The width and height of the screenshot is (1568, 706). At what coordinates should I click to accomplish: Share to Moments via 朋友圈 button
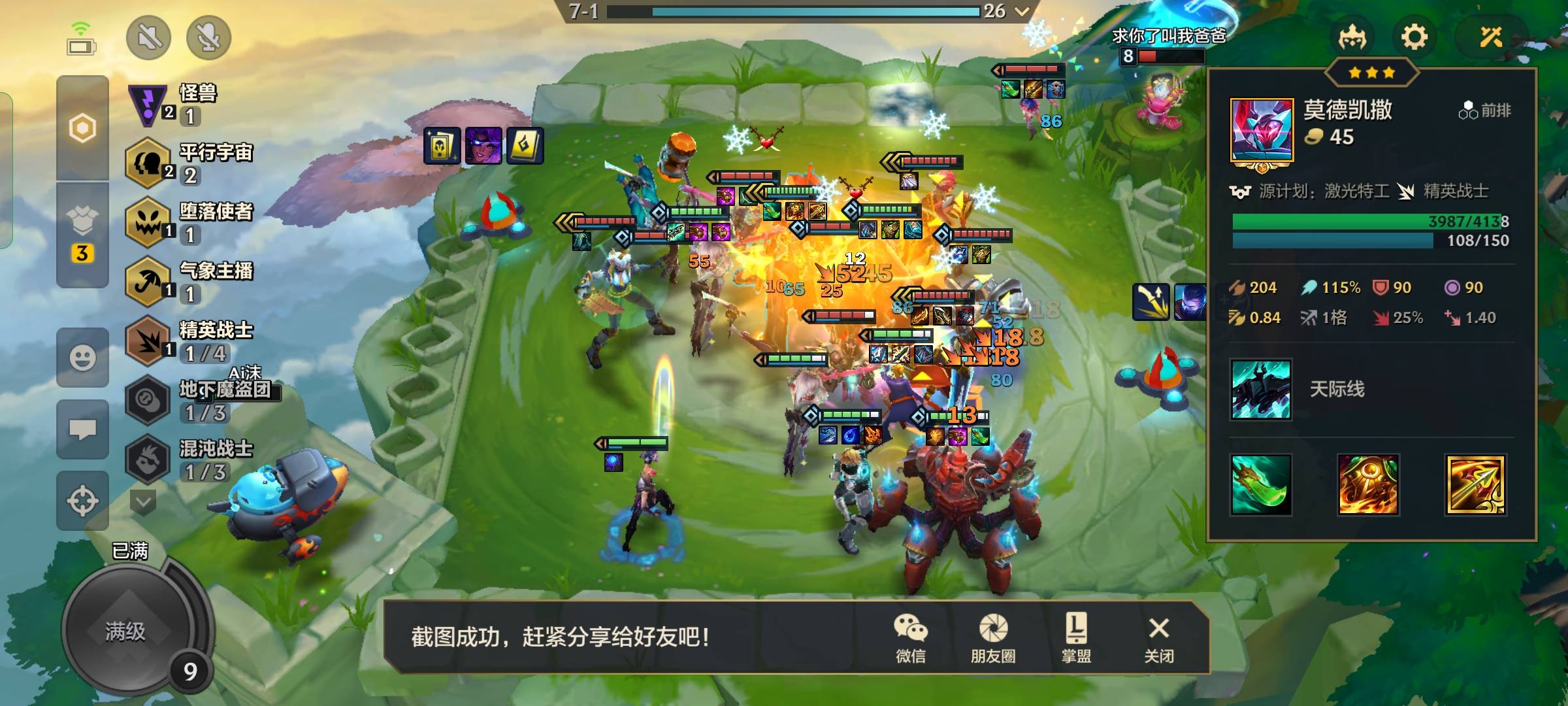coord(993,637)
